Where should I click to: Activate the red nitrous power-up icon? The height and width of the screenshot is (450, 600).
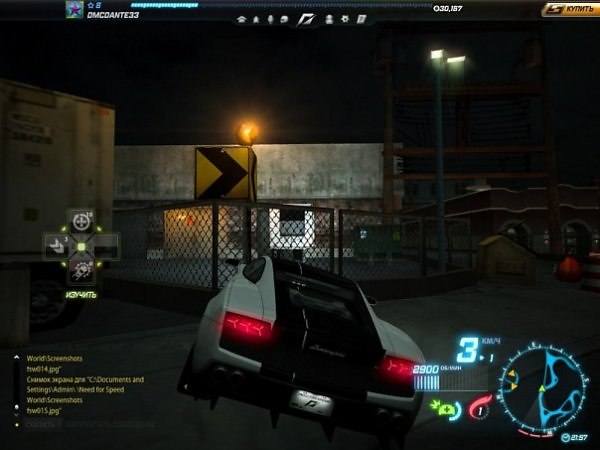click(479, 409)
